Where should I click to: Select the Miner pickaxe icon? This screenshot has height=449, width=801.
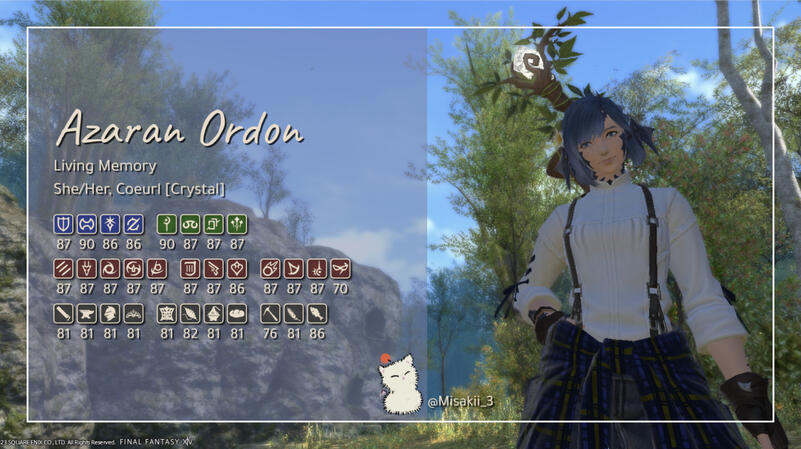270,313
